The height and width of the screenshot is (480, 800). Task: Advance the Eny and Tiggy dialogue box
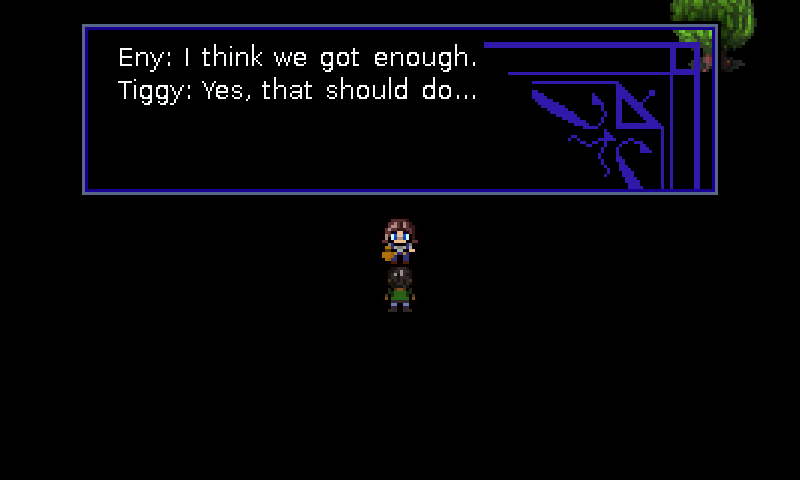[399, 109]
